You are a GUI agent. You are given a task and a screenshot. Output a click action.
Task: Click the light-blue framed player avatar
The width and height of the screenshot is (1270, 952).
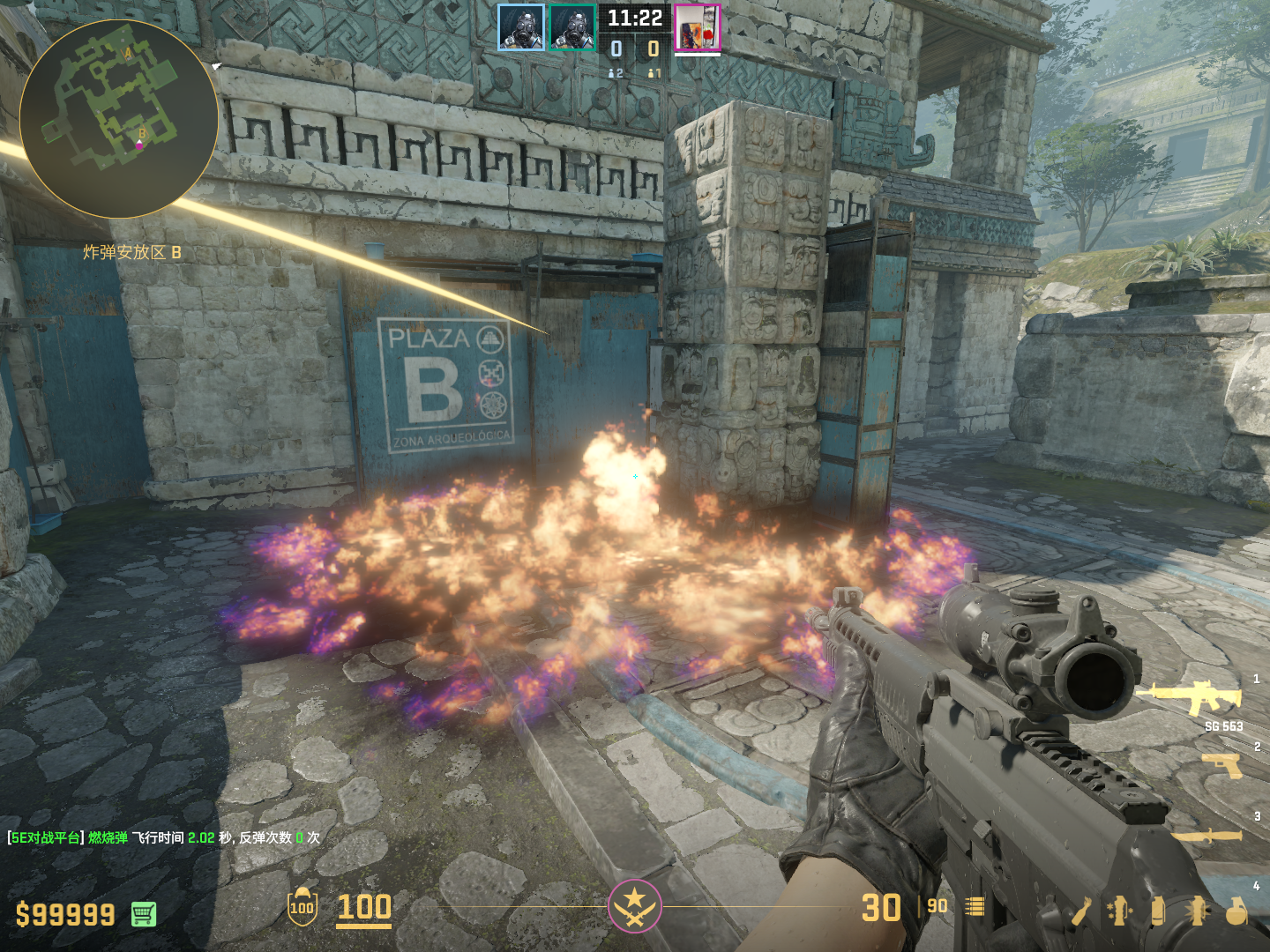click(521, 27)
